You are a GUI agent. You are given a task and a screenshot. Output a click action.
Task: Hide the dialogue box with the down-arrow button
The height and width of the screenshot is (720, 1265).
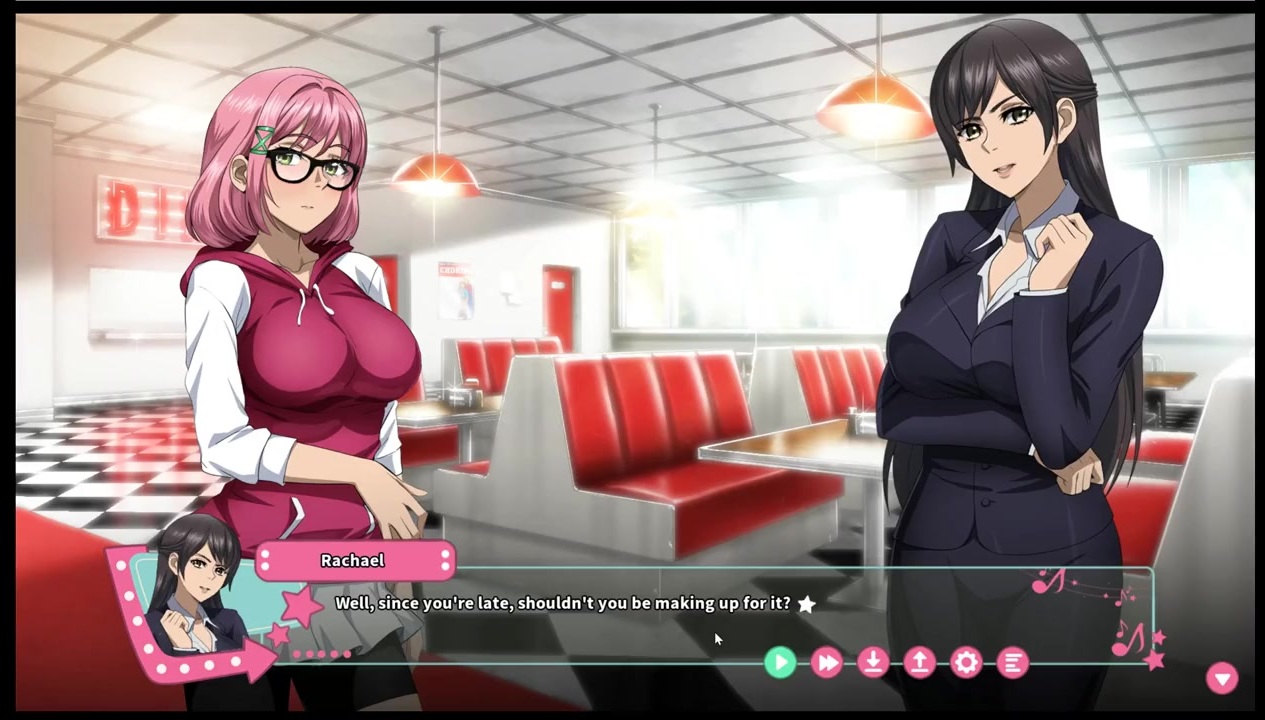click(1221, 678)
